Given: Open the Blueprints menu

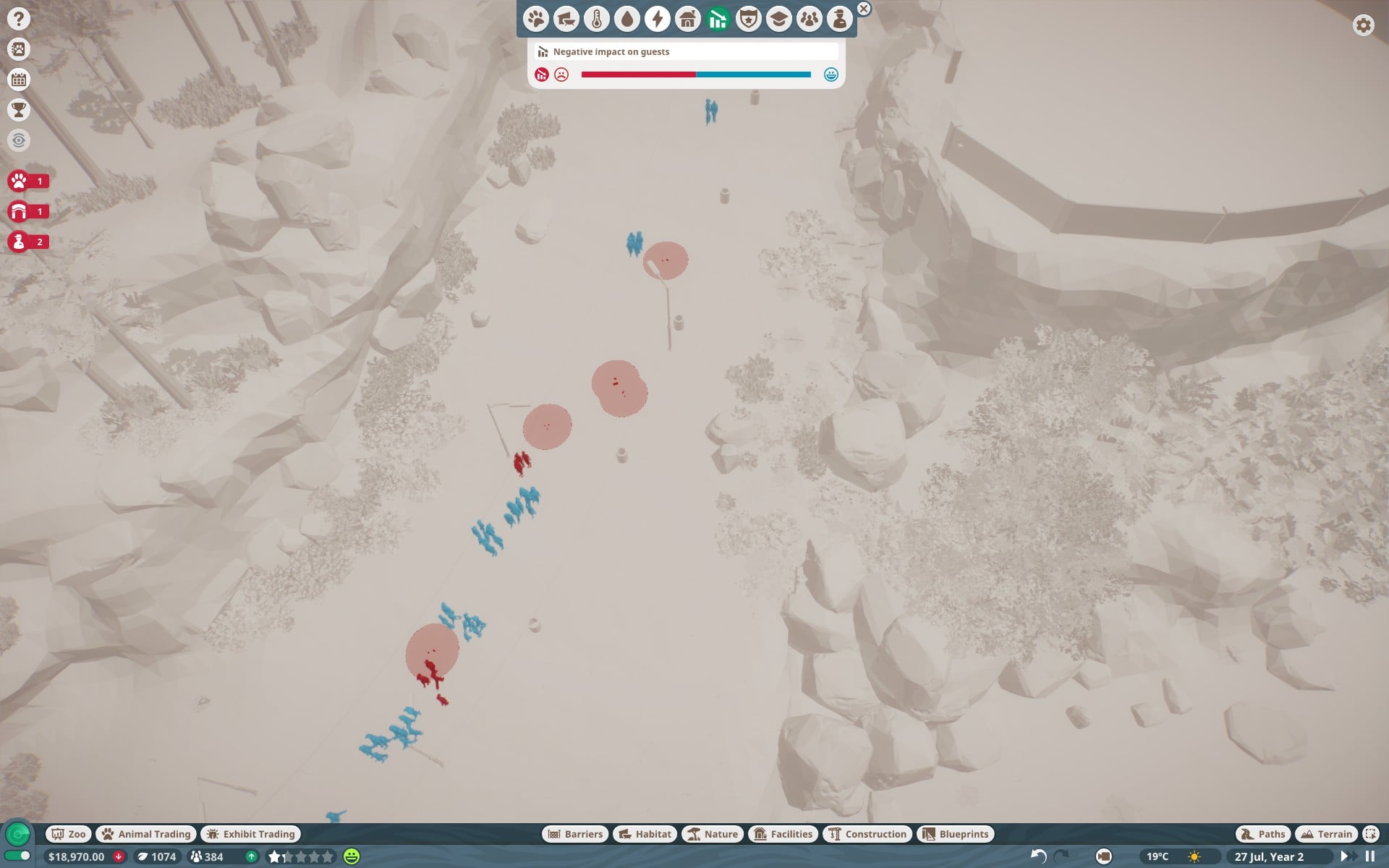Looking at the screenshot, I should (x=956, y=834).
